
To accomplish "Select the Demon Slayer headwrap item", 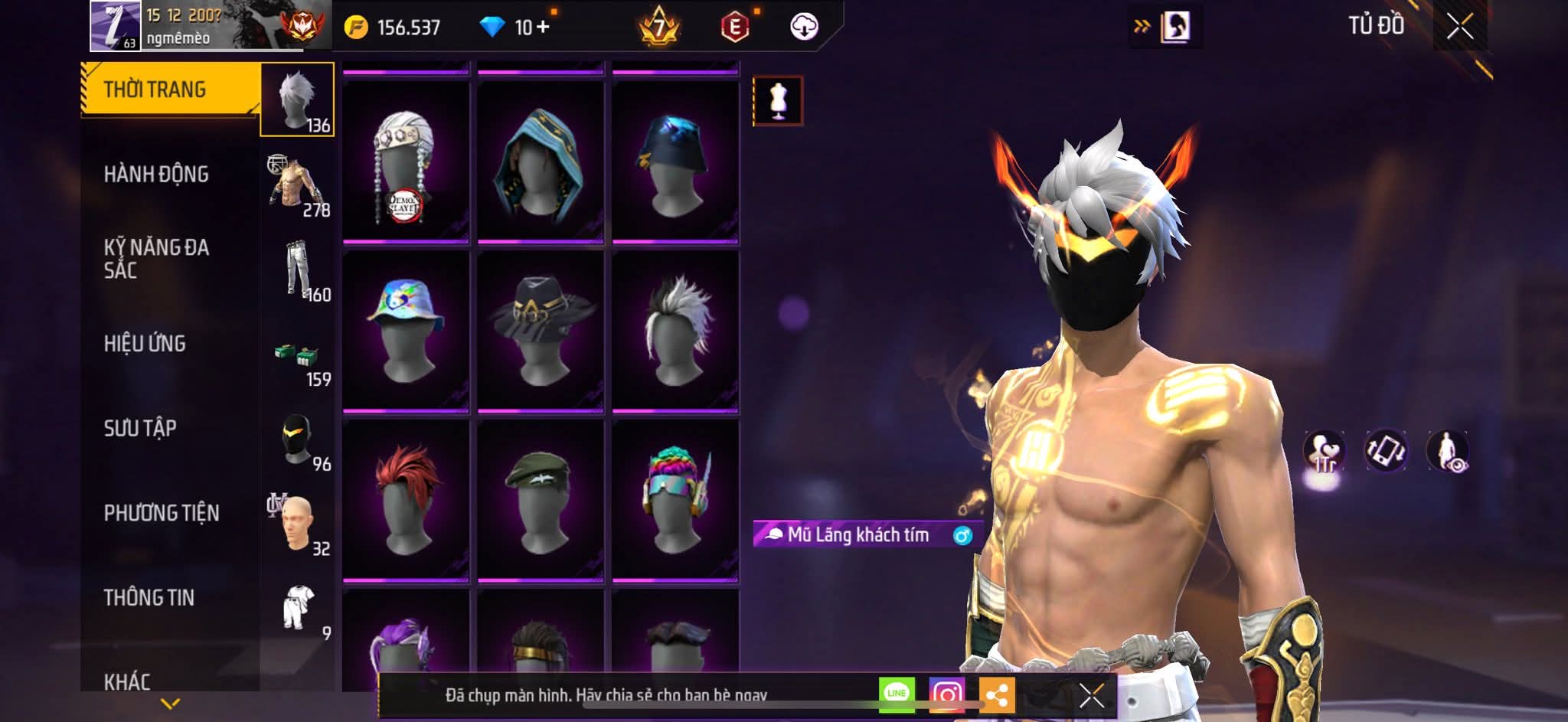I will (405, 162).
